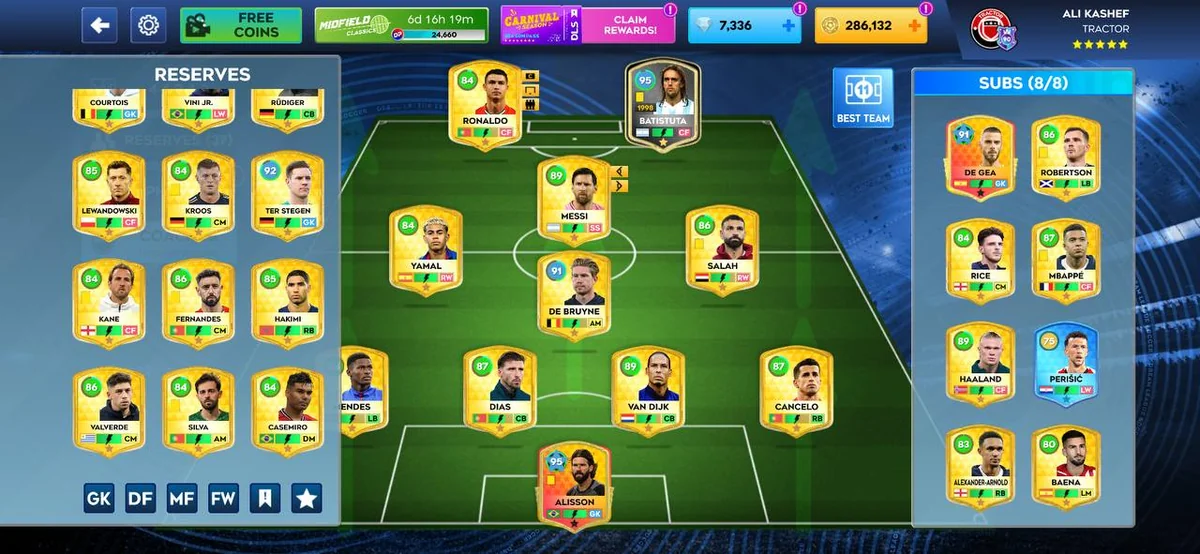Show only MF reserves
This screenshot has width=1200, height=554.
coord(182,498)
